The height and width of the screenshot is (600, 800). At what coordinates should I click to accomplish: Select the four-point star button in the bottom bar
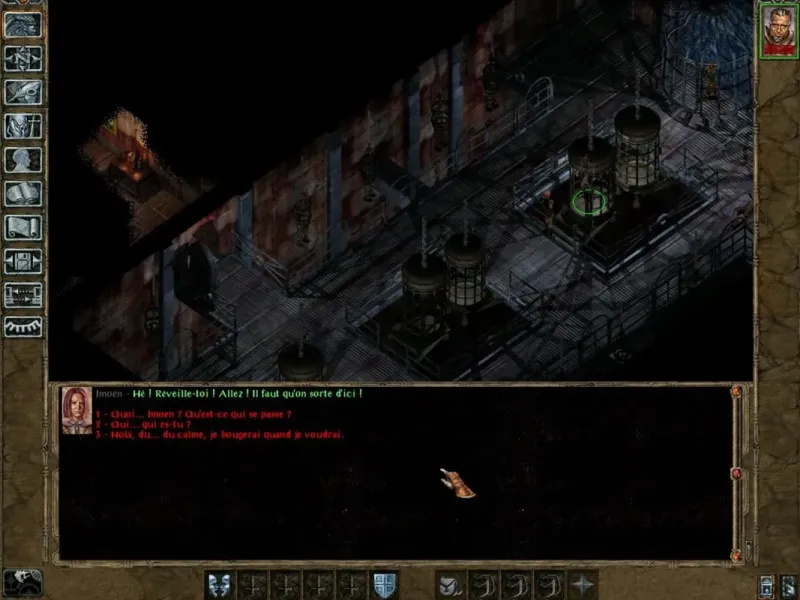click(581, 584)
